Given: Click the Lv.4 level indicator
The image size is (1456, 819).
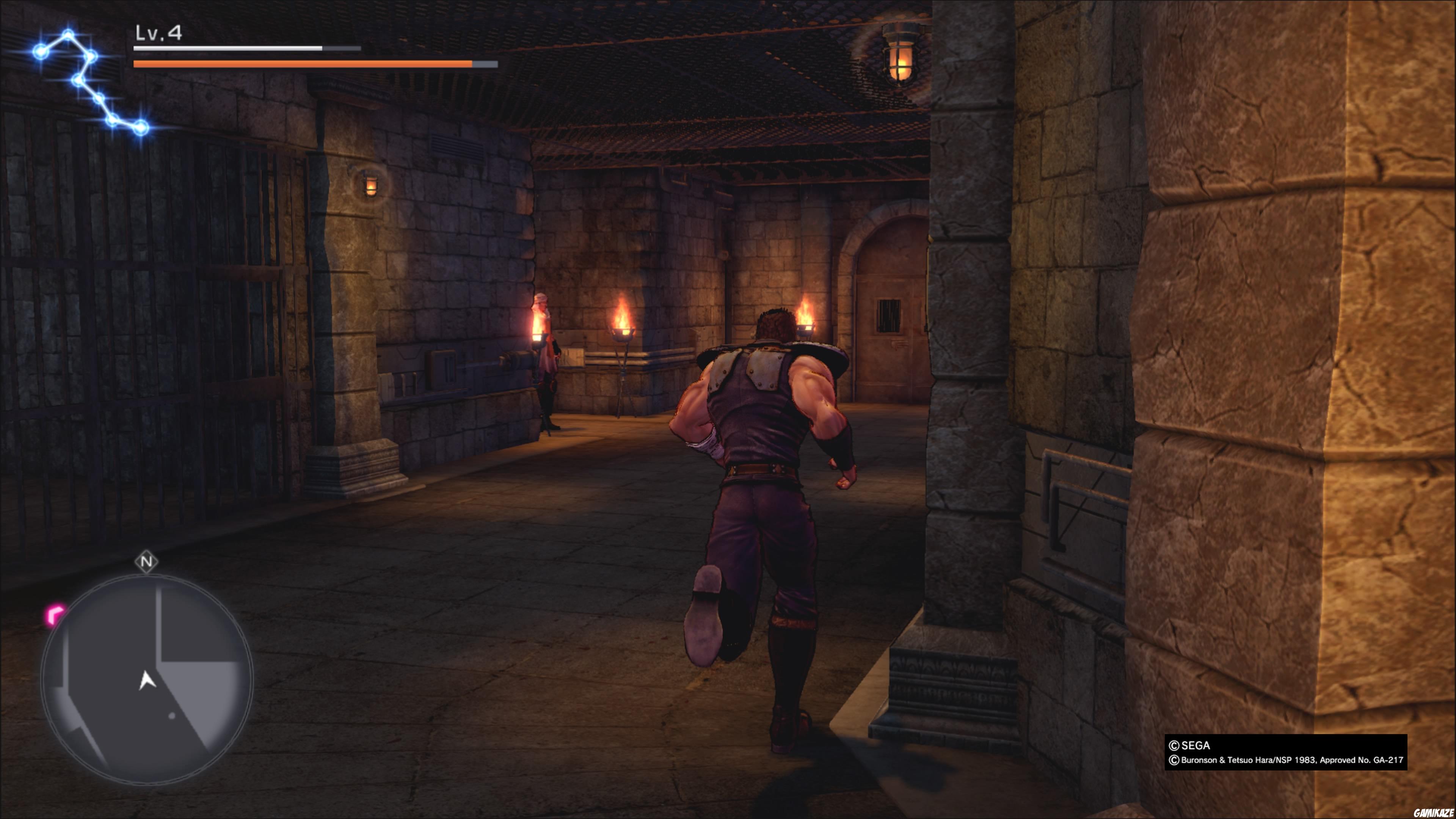Looking at the screenshot, I should pyautogui.click(x=157, y=34).
